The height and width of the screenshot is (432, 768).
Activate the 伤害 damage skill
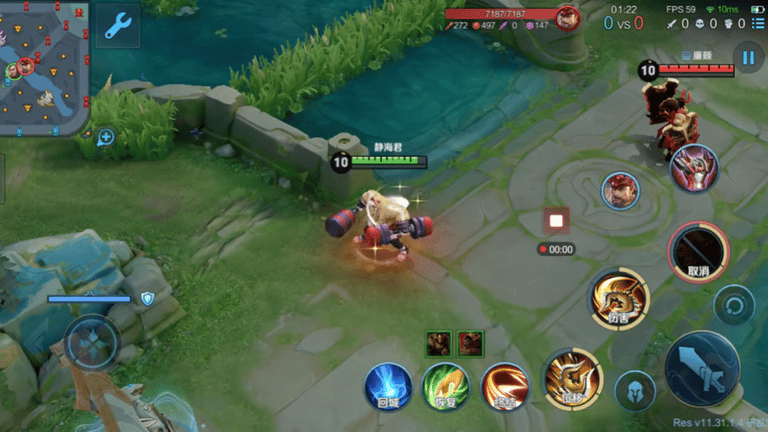pyautogui.click(x=619, y=298)
